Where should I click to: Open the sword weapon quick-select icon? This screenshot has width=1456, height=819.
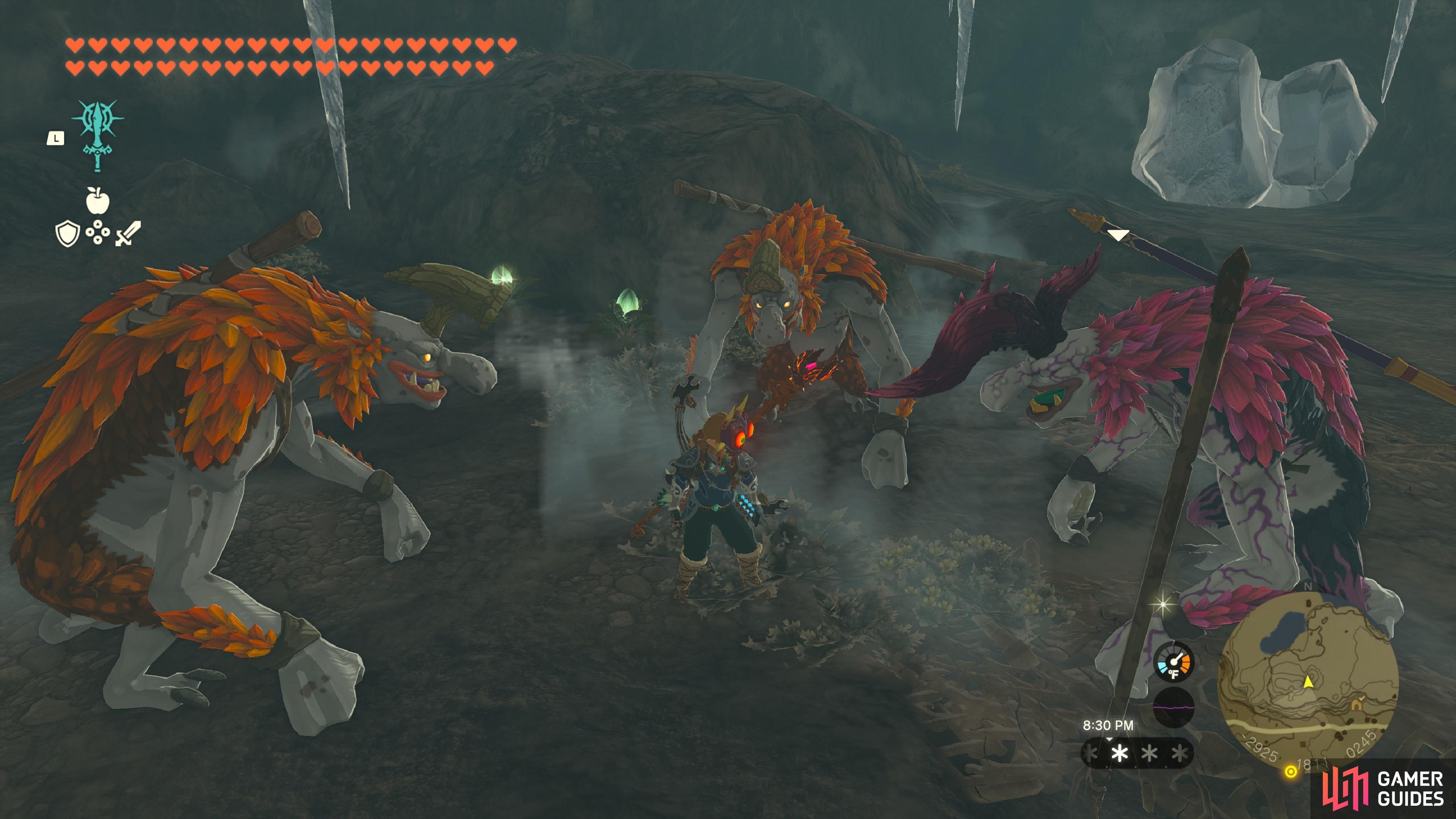pos(128,233)
